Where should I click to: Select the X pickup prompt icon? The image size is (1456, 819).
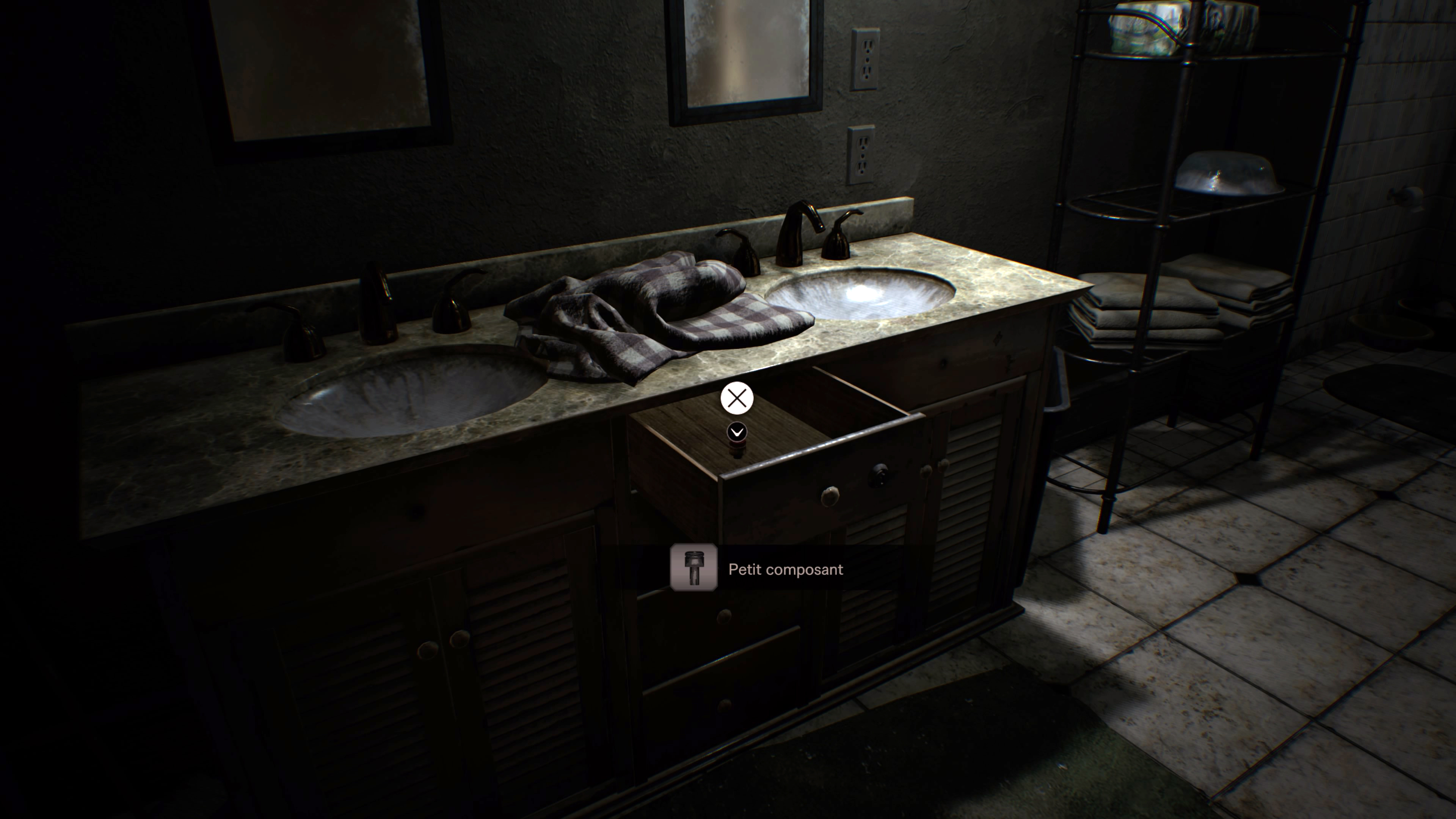click(x=737, y=399)
